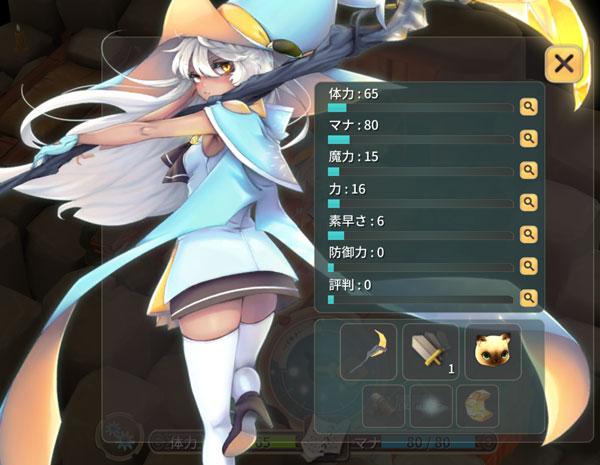
Task: Select the crescent moon staff slot
Action: pos(369,351)
